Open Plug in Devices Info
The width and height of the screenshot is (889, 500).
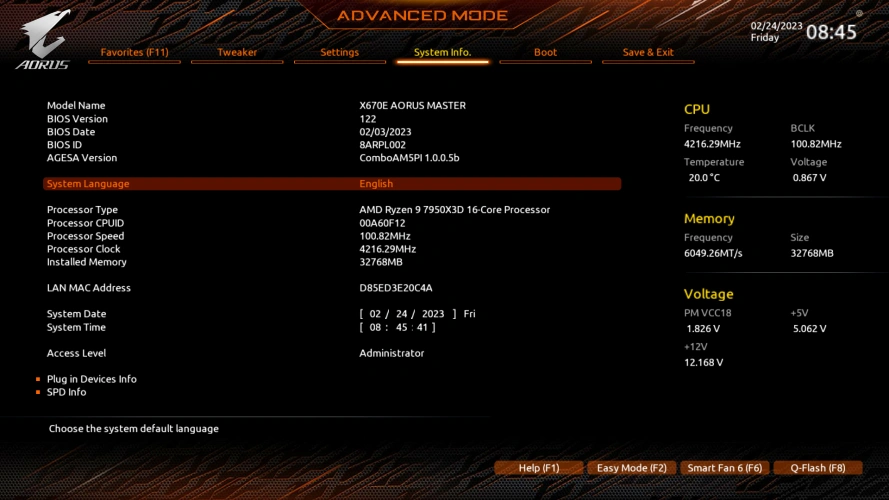pos(92,379)
